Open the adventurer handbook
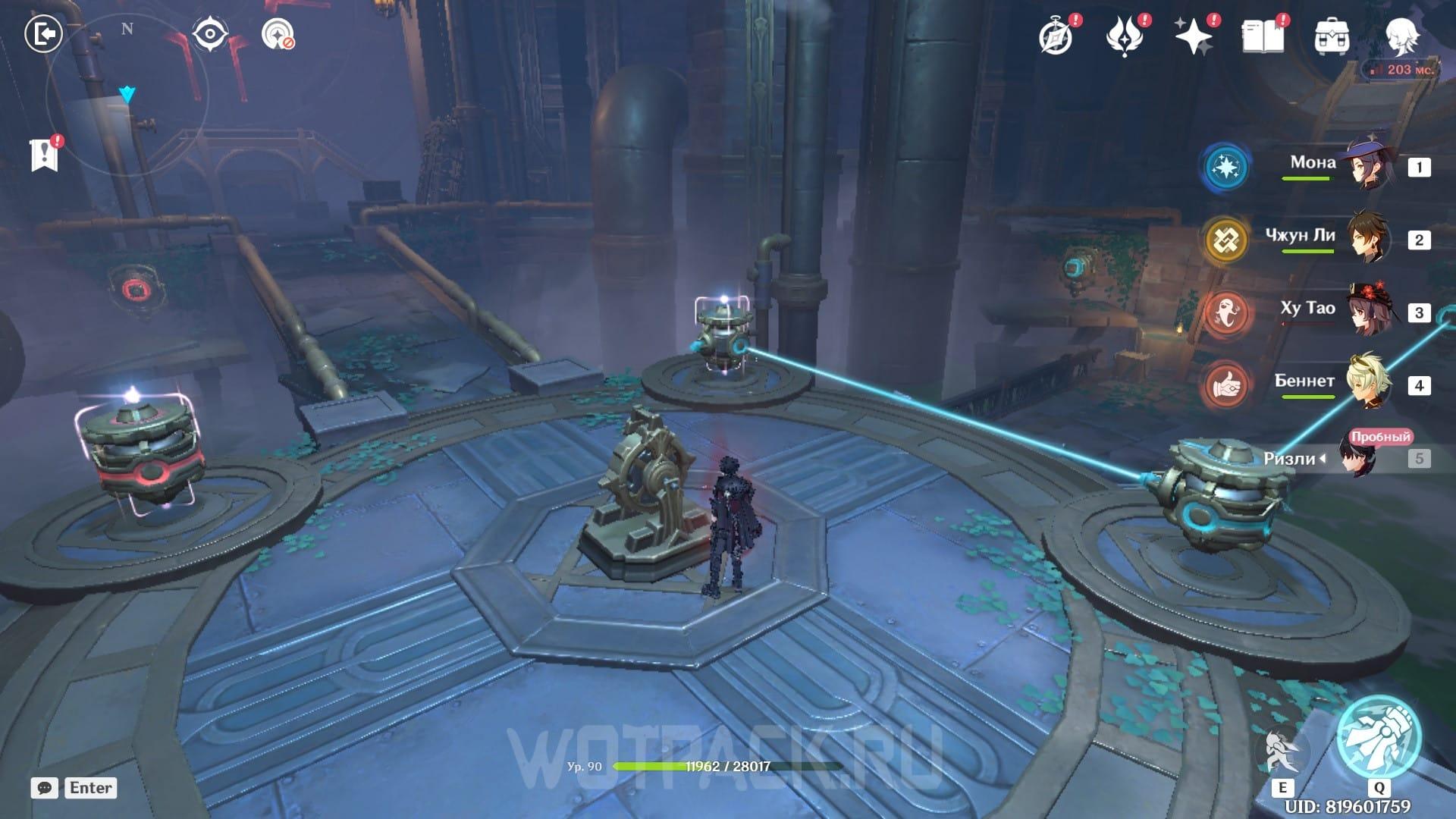Screen dimensions: 1456x819 coord(1262,36)
